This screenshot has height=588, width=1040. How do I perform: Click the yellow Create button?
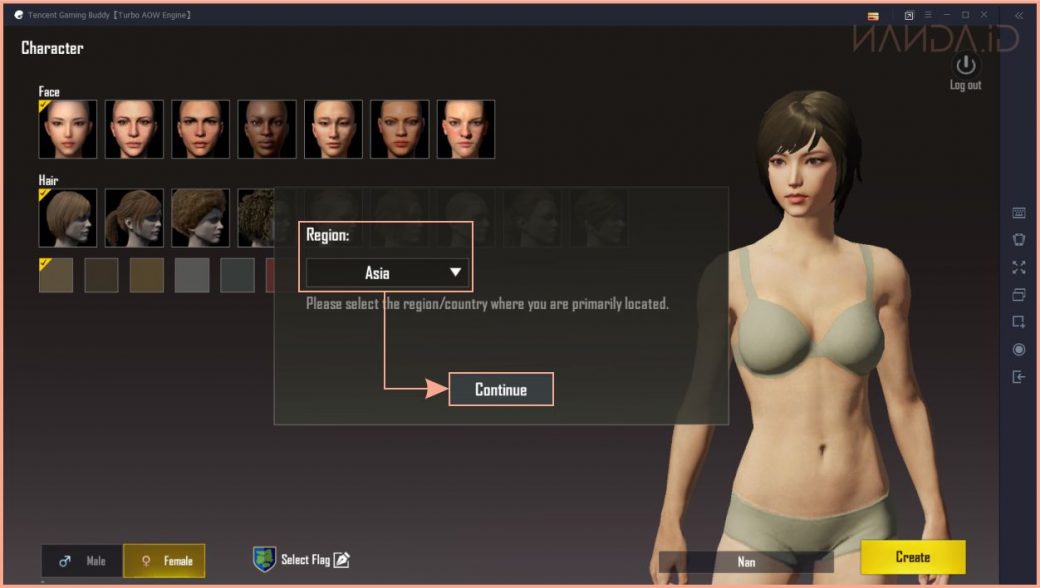click(x=912, y=557)
